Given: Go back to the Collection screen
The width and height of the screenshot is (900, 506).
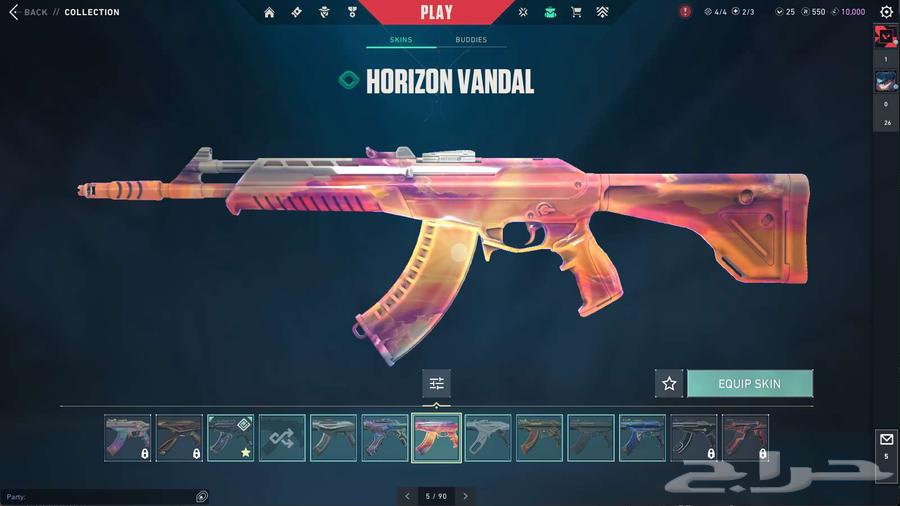Looking at the screenshot, I should point(28,12).
